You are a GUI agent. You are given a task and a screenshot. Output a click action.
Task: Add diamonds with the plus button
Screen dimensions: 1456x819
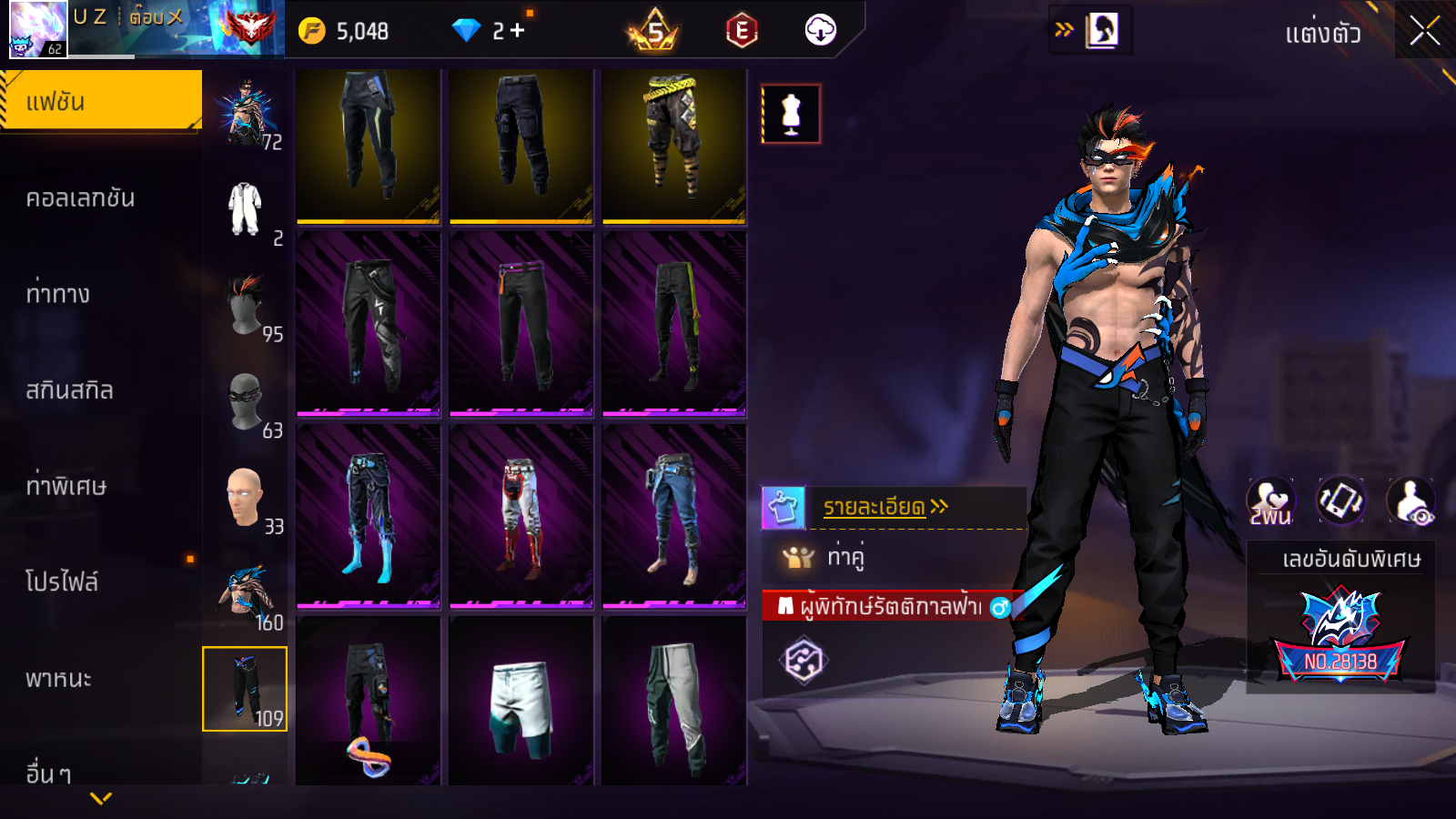point(518,31)
